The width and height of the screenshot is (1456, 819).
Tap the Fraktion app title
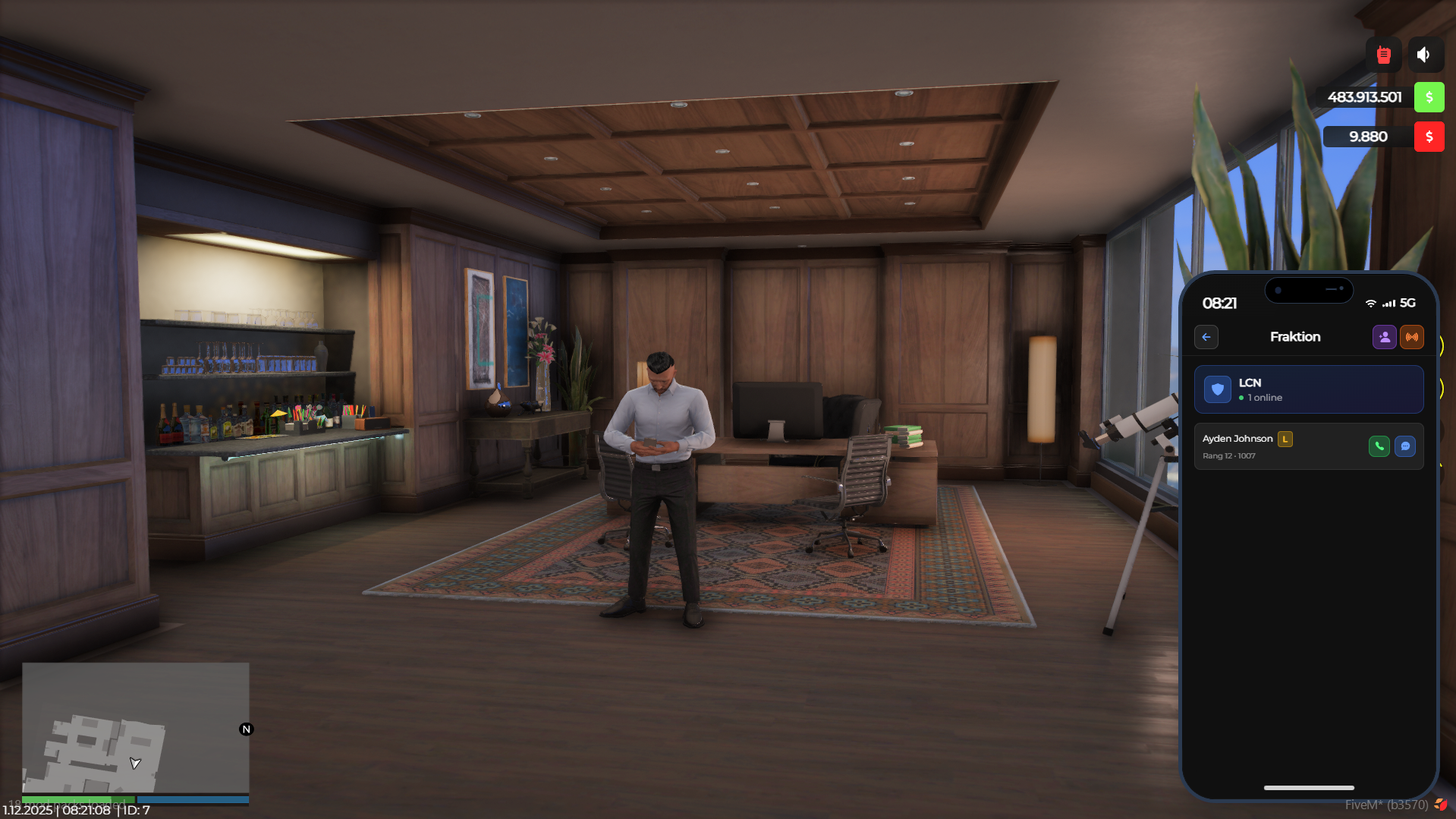(x=1295, y=337)
